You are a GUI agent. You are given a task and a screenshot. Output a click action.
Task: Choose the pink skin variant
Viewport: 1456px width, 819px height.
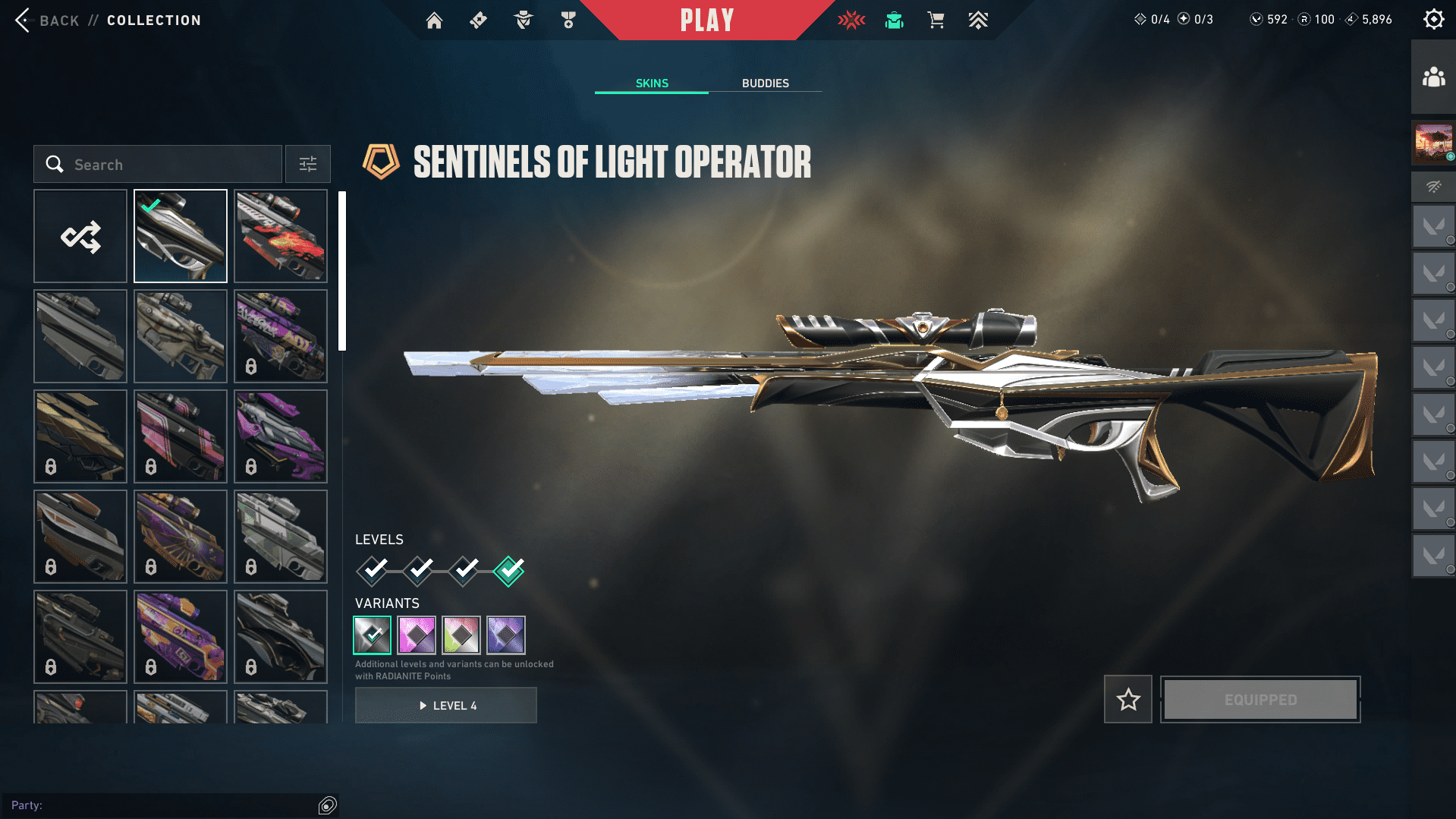coord(417,635)
